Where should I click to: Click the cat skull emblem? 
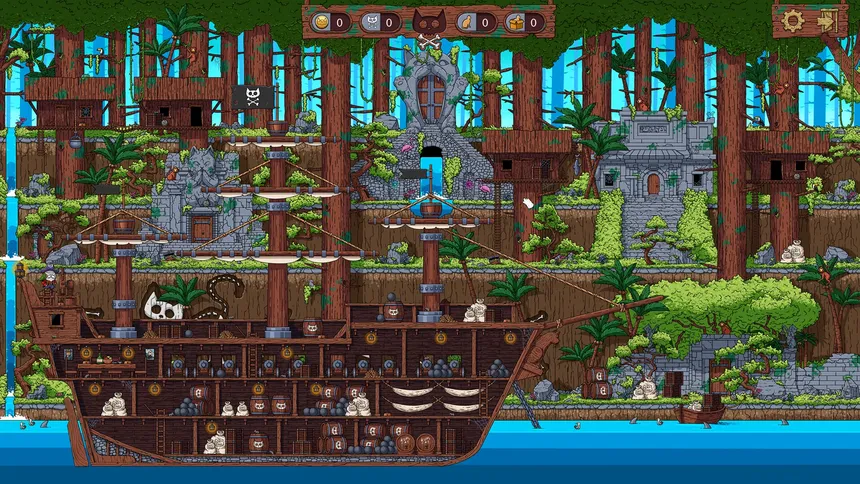tap(429, 22)
